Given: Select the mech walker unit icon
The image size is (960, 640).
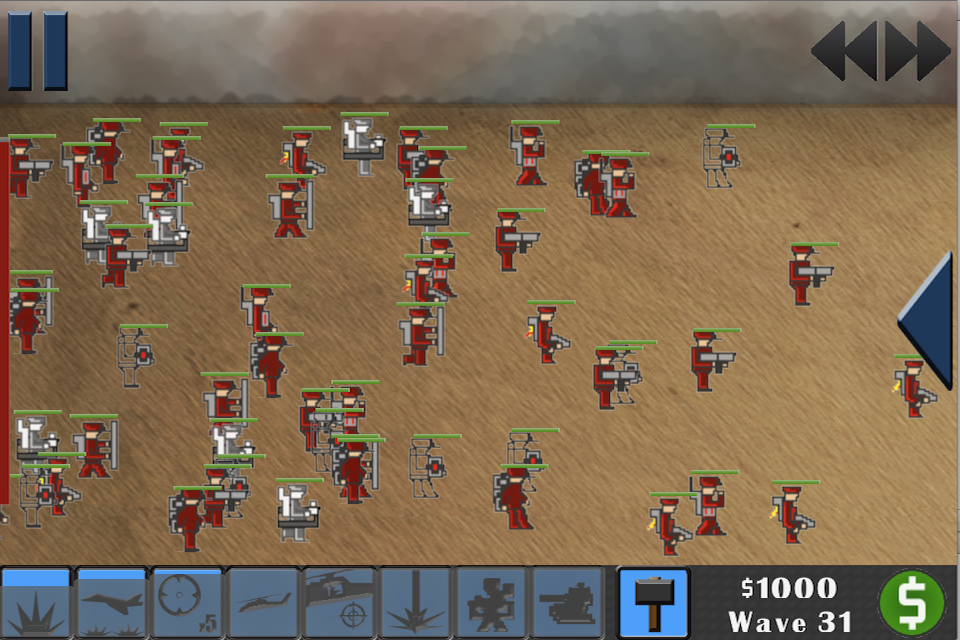Looking at the screenshot, I should (491, 603).
